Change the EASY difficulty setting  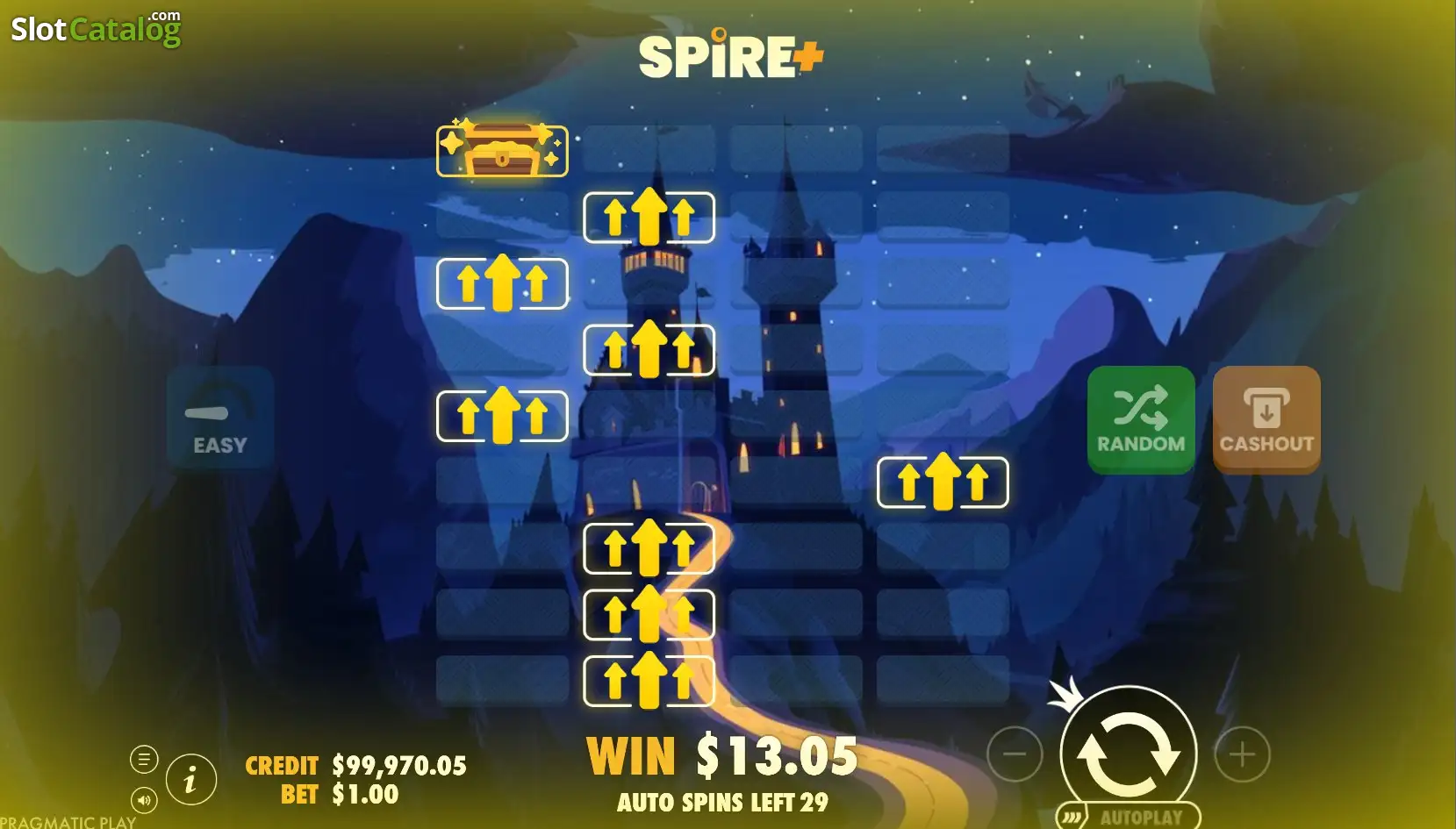(220, 418)
